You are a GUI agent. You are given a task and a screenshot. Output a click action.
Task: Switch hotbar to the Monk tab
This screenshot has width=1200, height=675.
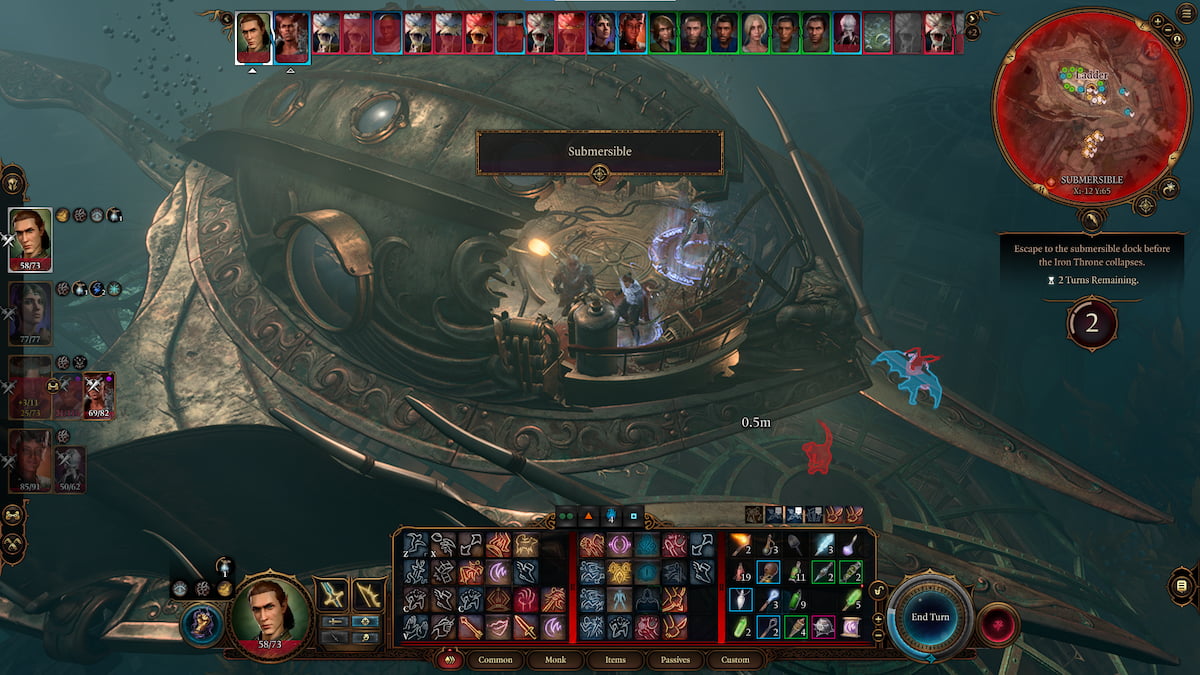click(x=556, y=660)
